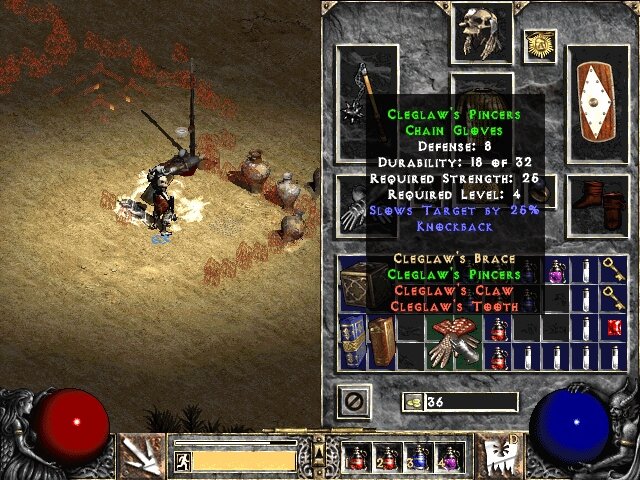Select the equipped leather boots

(x=598, y=197)
